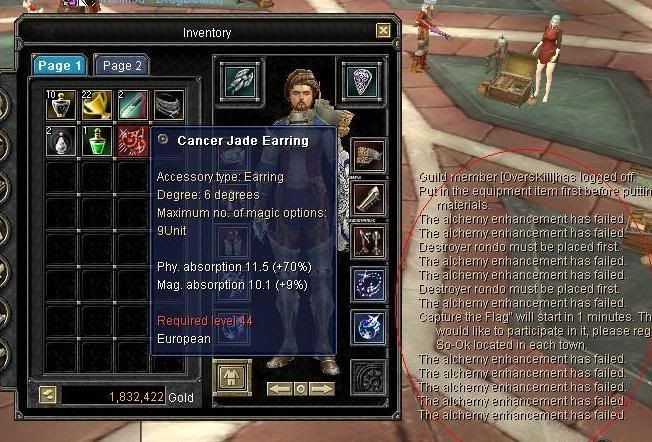
Task: Choose the grey ring item in inventory
Action: (x=169, y=105)
